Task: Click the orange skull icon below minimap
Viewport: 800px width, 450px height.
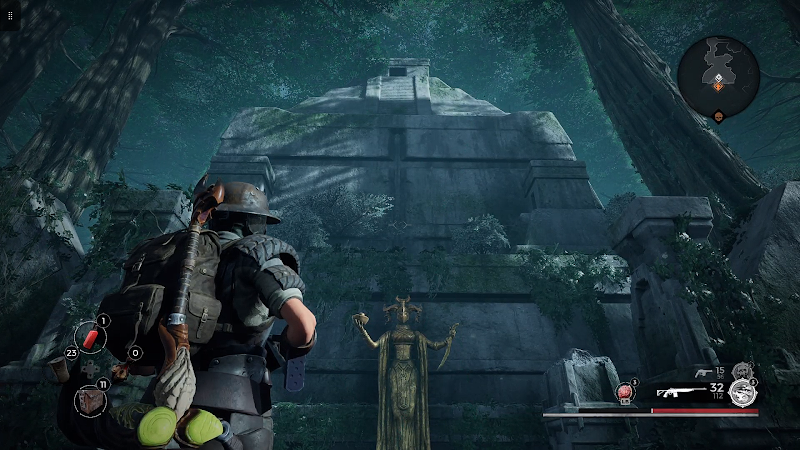Action: (718, 117)
